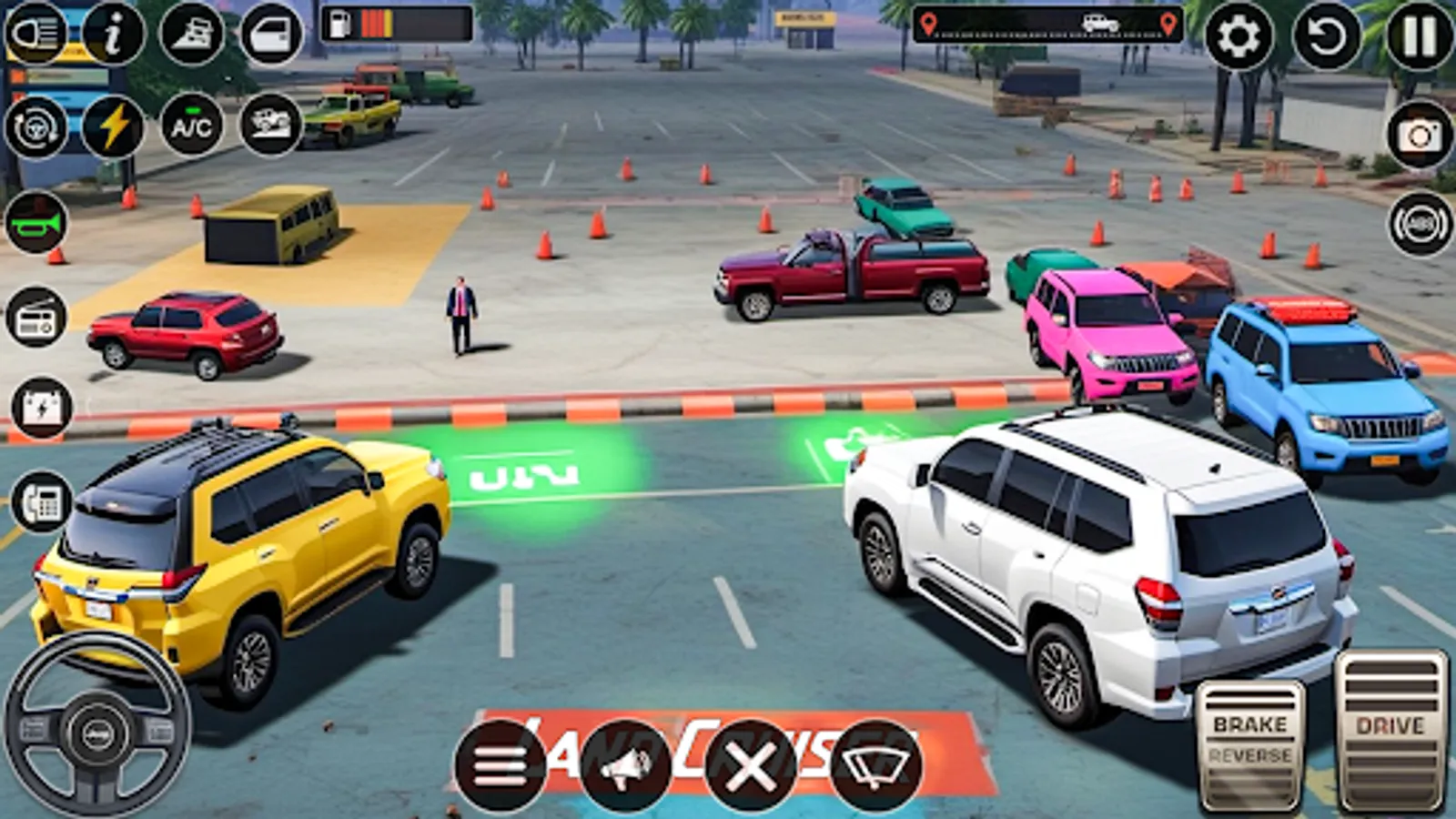The width and height of the screenshot is (1456, 819).
Task: Toggle the windshield wipers
Action: (875, 767)
